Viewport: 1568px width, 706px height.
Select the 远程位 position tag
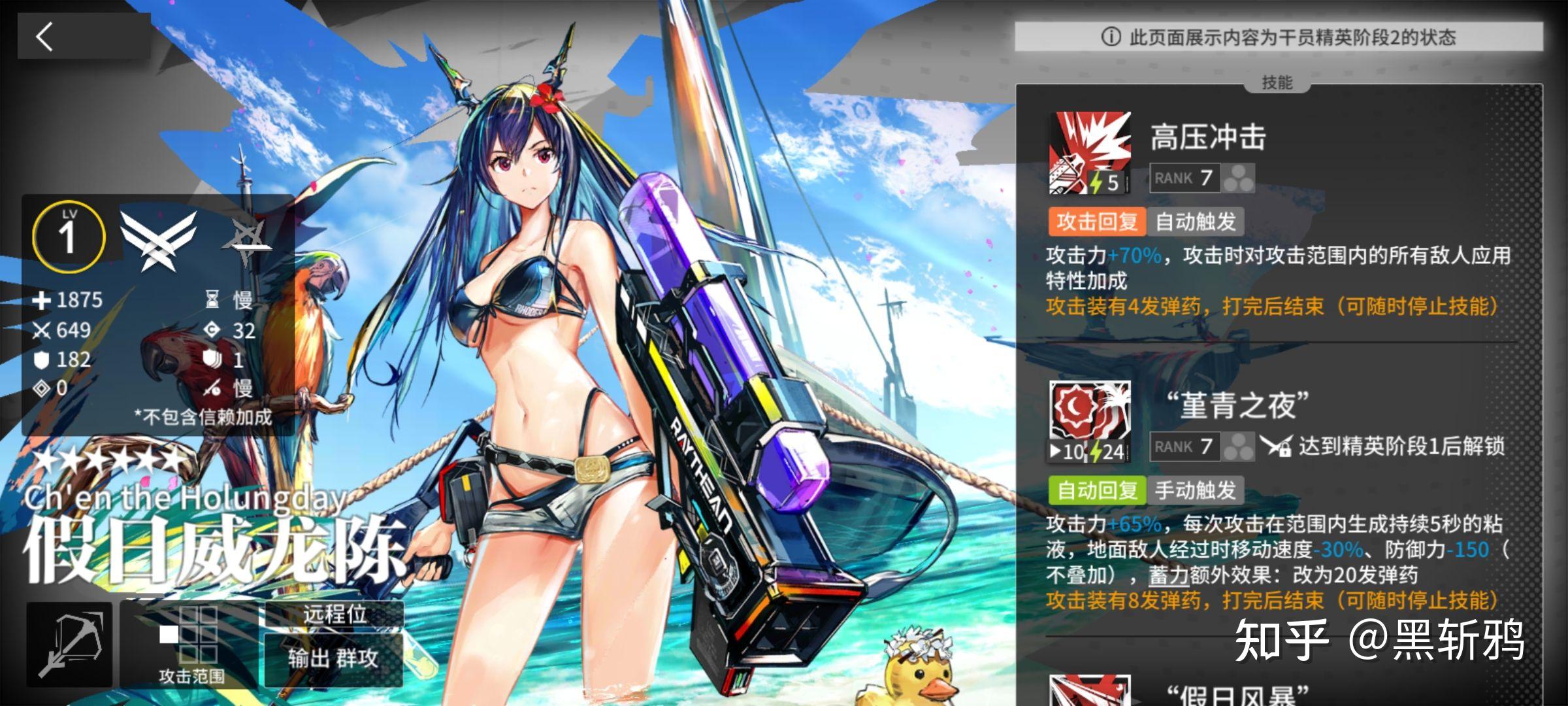point(334,614)
